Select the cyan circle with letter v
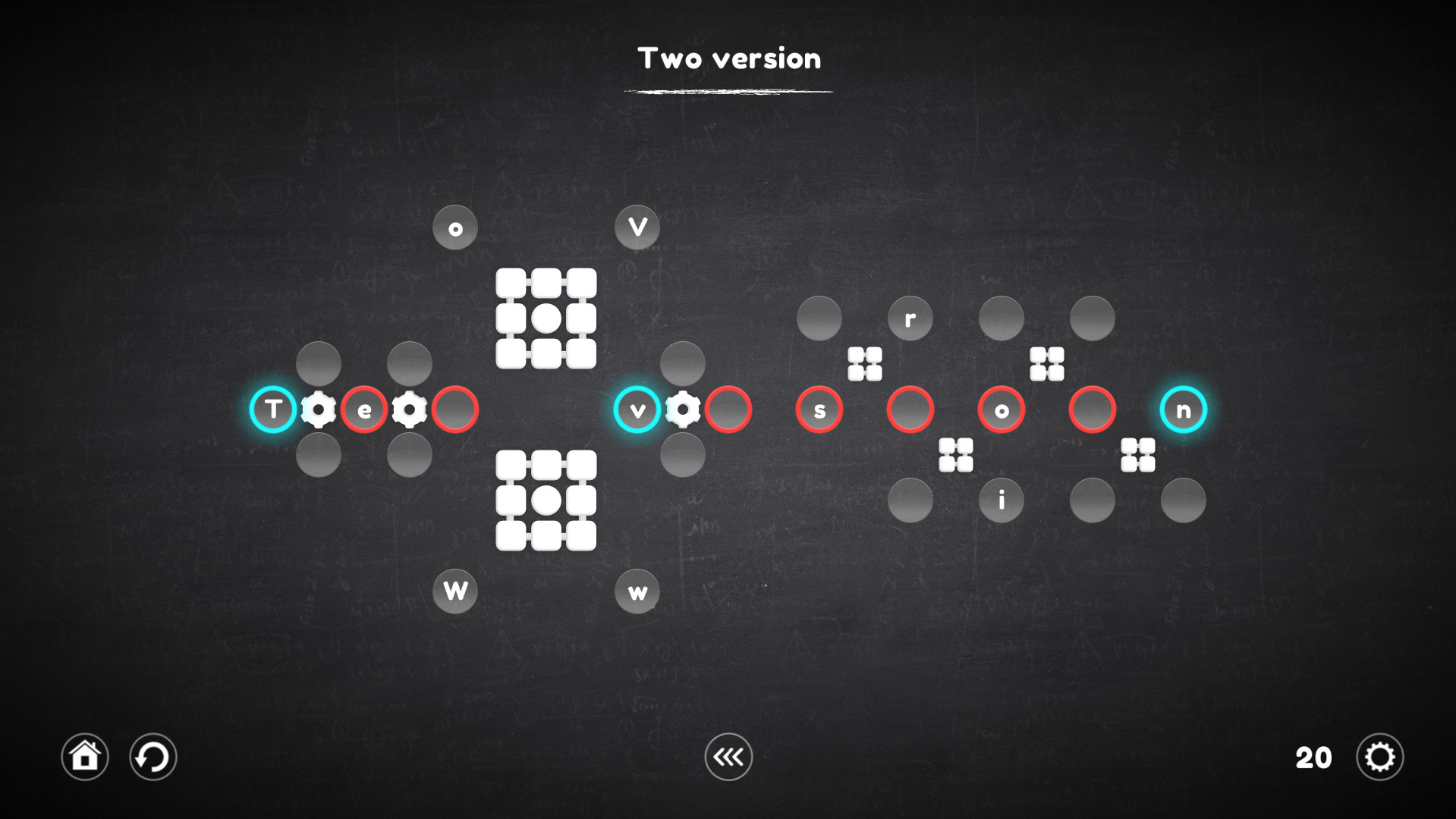1456x819 pixels. [x=638, y=409]
